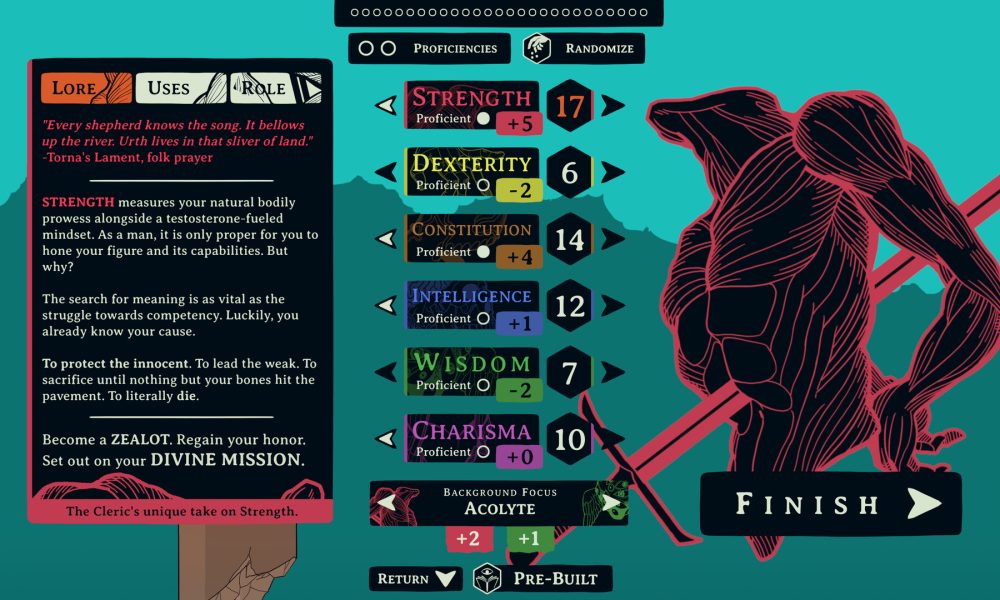The height and width of the screenshot is (600, 1000).
Task: Decrease the Wisdom score
Action: pyautogui.click(x=386, y=372)
